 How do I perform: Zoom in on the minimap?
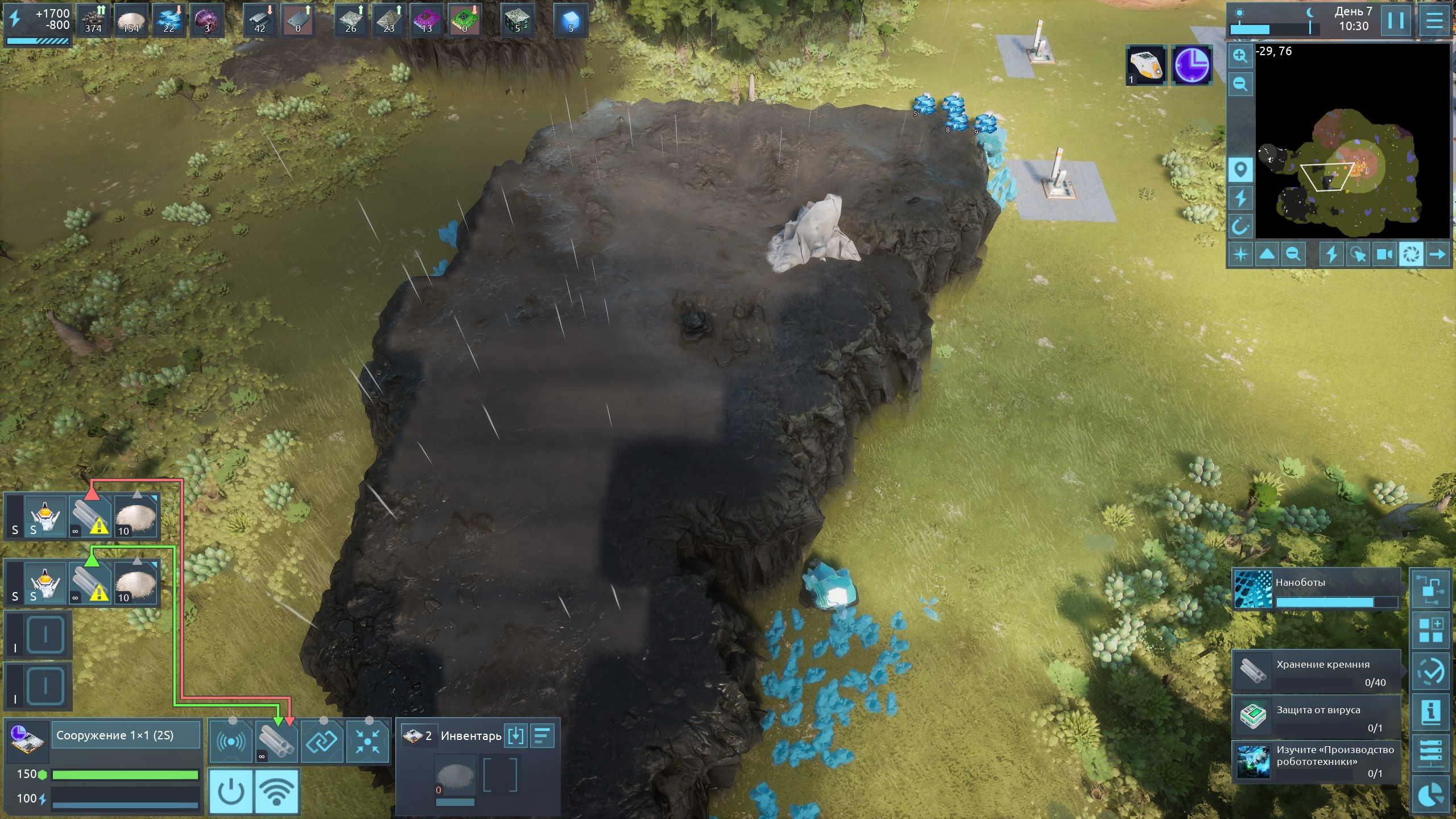[1240, 56]
